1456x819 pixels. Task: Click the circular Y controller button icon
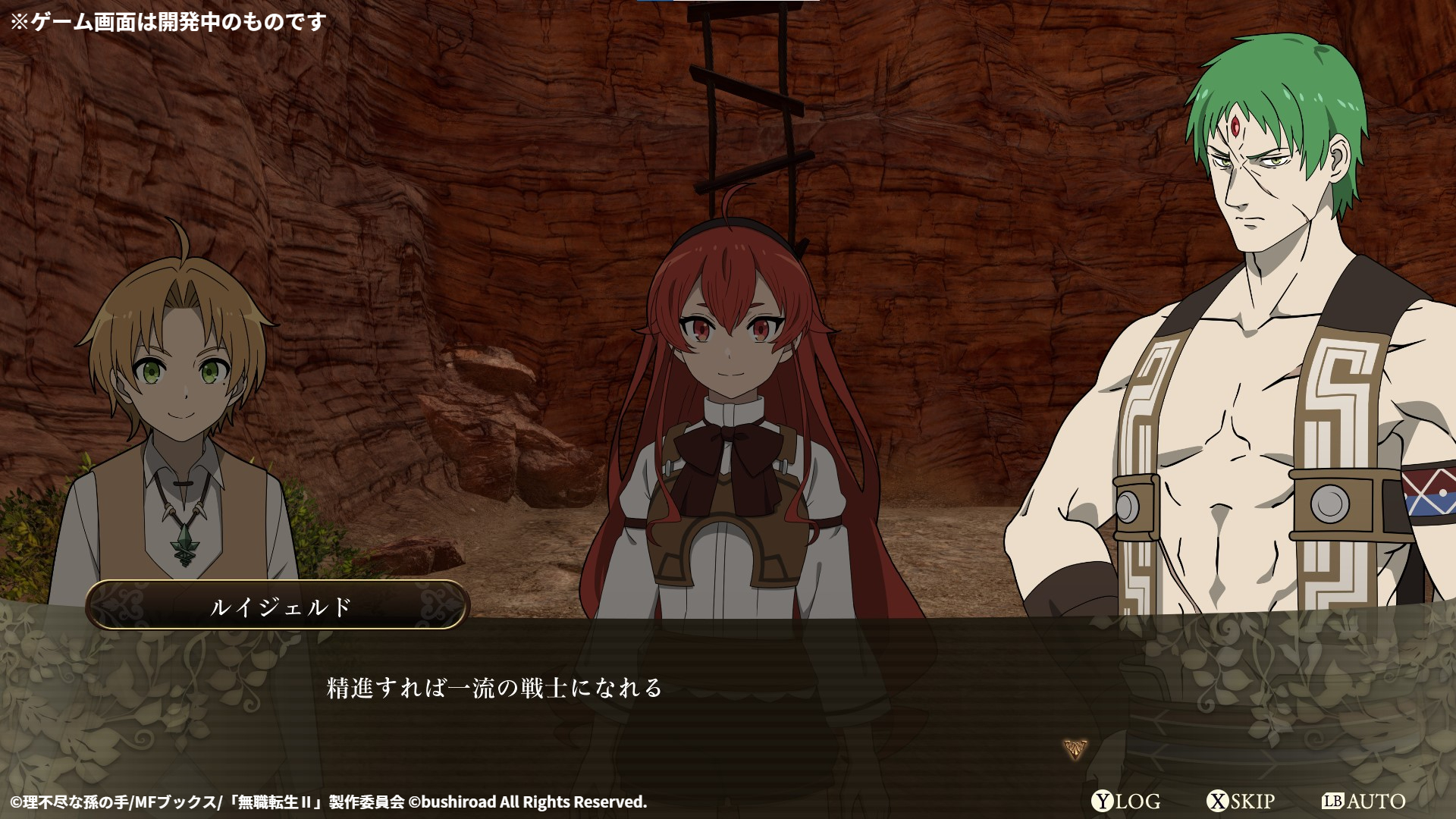coord(1101,801)
